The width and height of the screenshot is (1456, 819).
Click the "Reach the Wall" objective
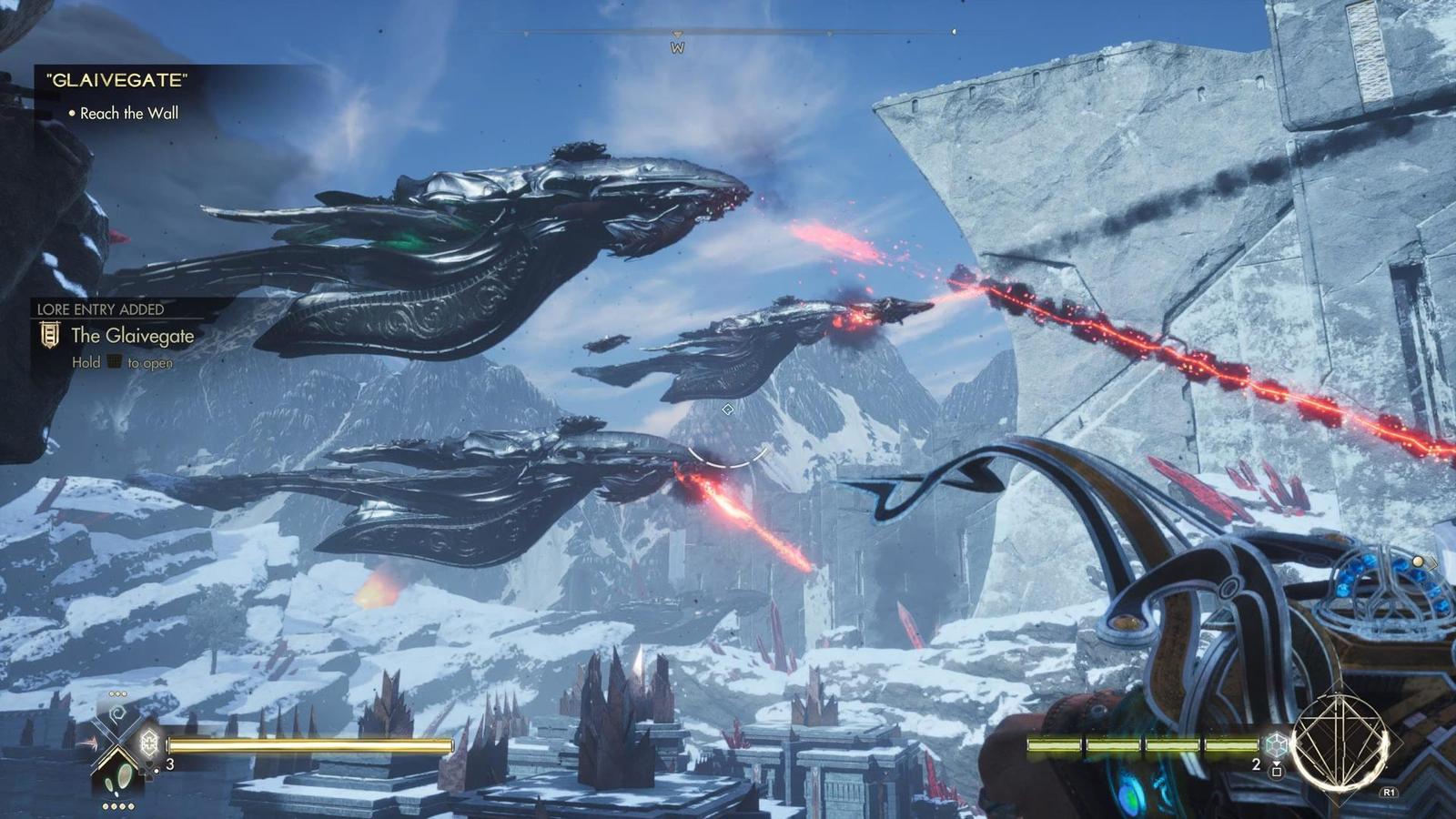pos(128,114)
